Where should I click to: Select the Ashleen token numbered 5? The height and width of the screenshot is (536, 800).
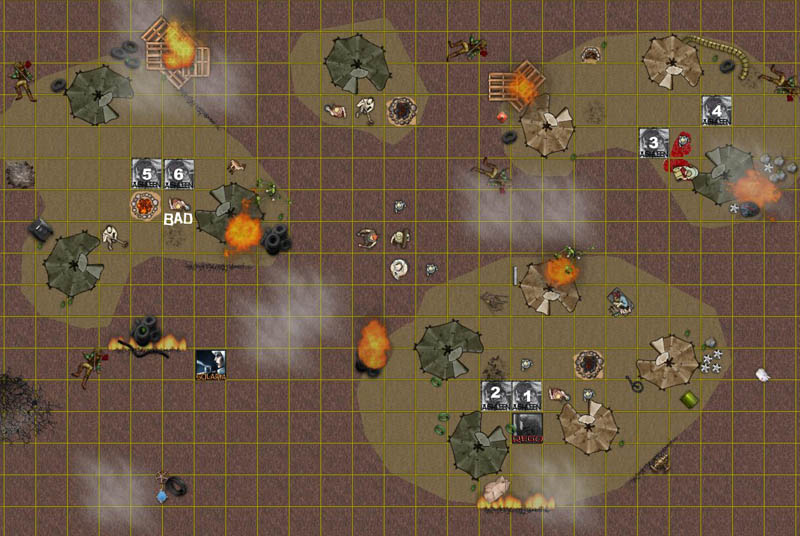pos(147,174)
